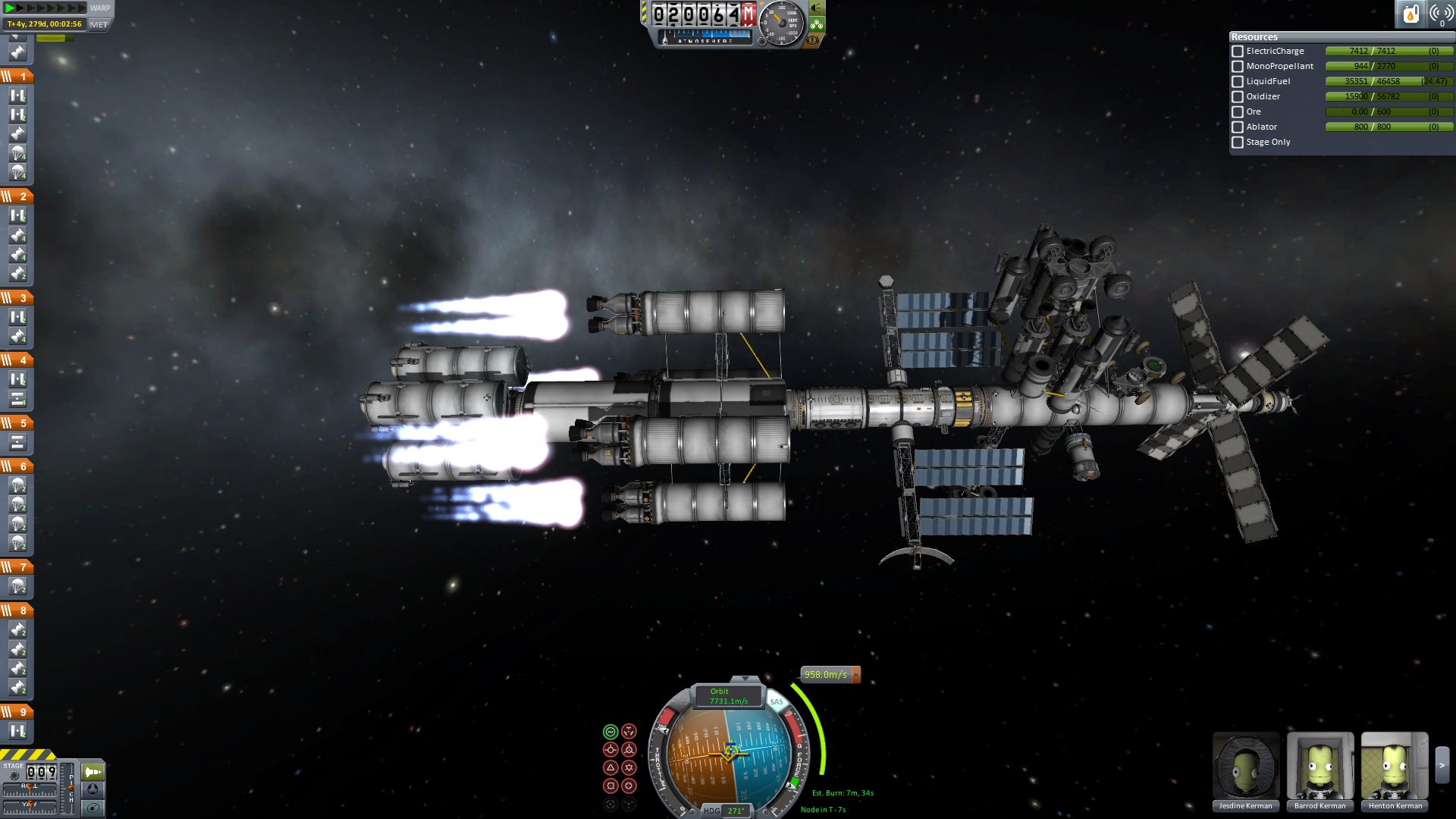Cycle the Orbit speed display mode
The height and width of the screenshot is (819, 1456).
click(x=728, y=696)
